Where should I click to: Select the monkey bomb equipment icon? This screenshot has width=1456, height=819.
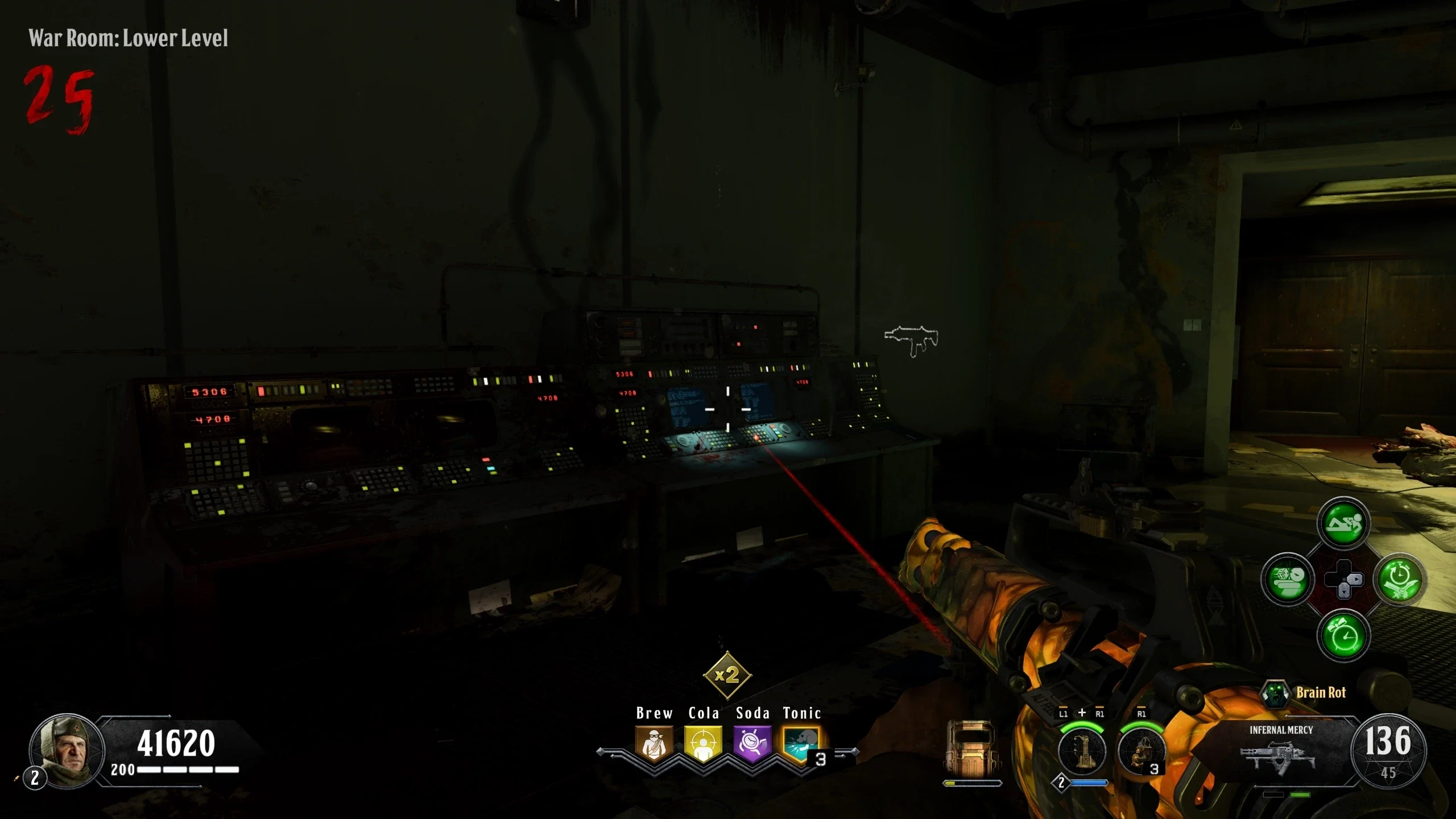1141,751
